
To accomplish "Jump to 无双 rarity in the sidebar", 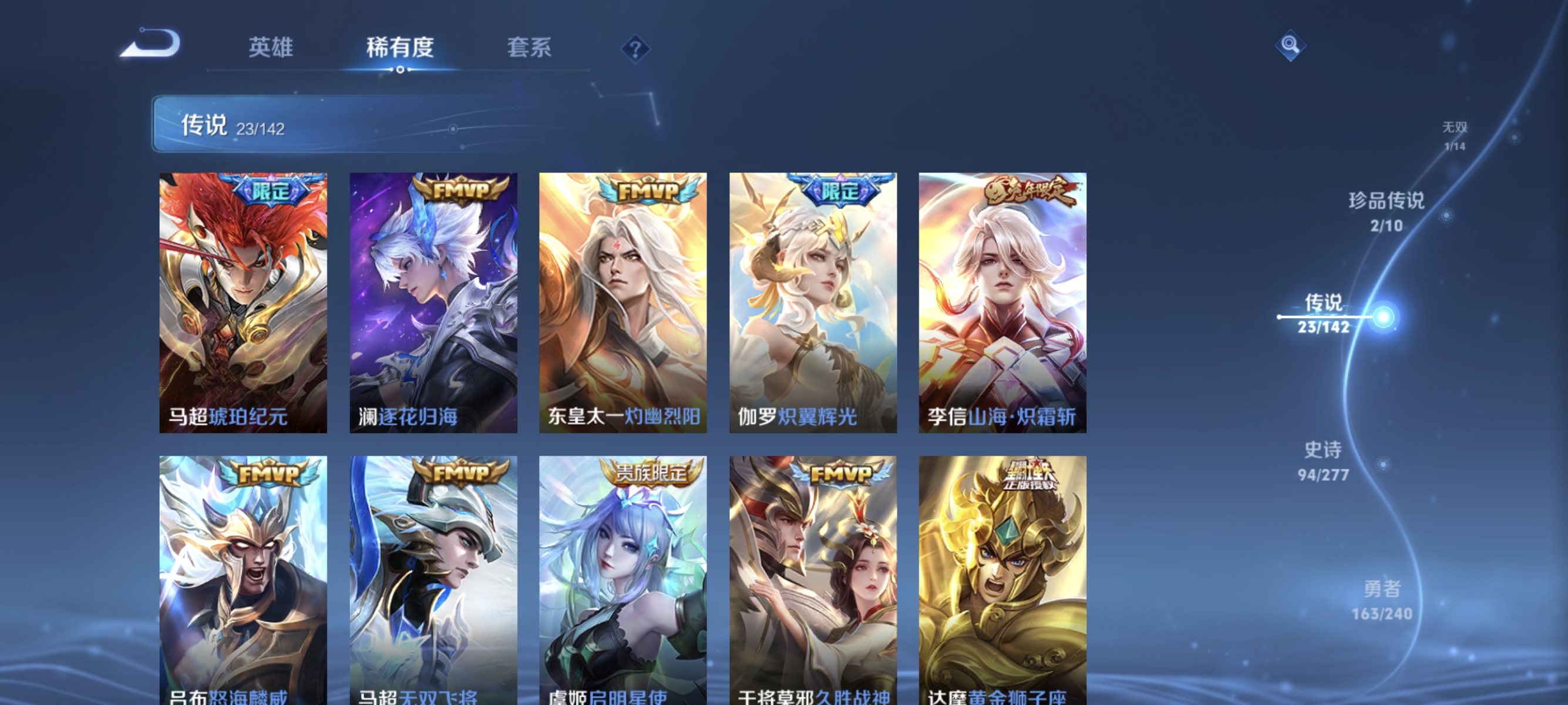I will point(1456,135).
